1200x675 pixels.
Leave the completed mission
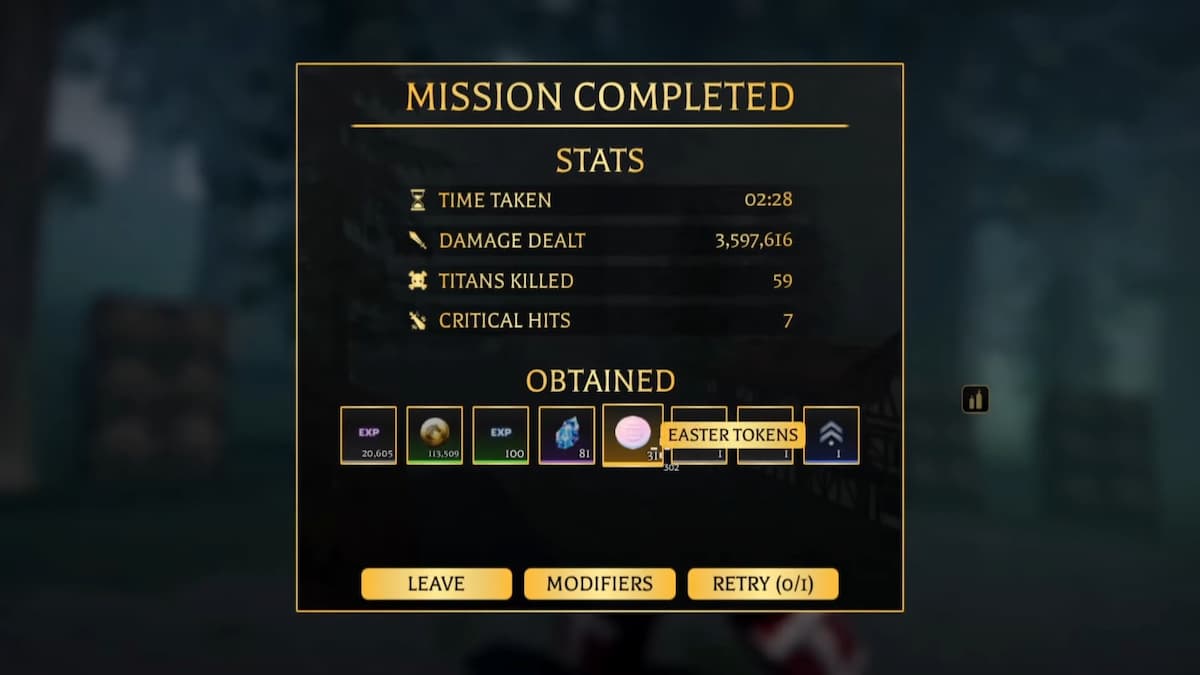tap(436, 584)
